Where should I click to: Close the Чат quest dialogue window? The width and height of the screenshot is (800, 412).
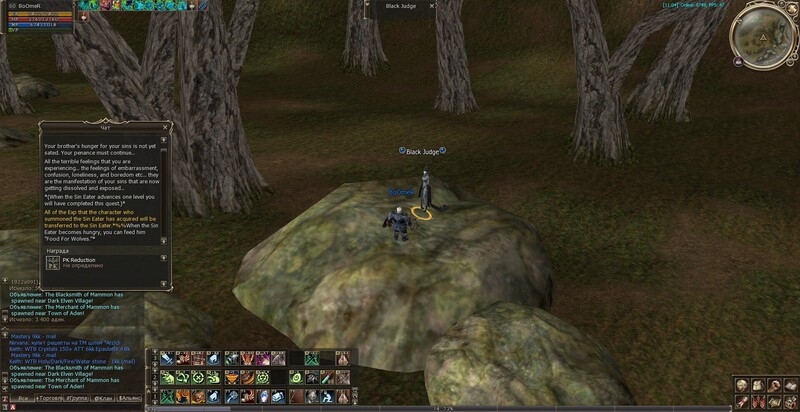(167, 127)
